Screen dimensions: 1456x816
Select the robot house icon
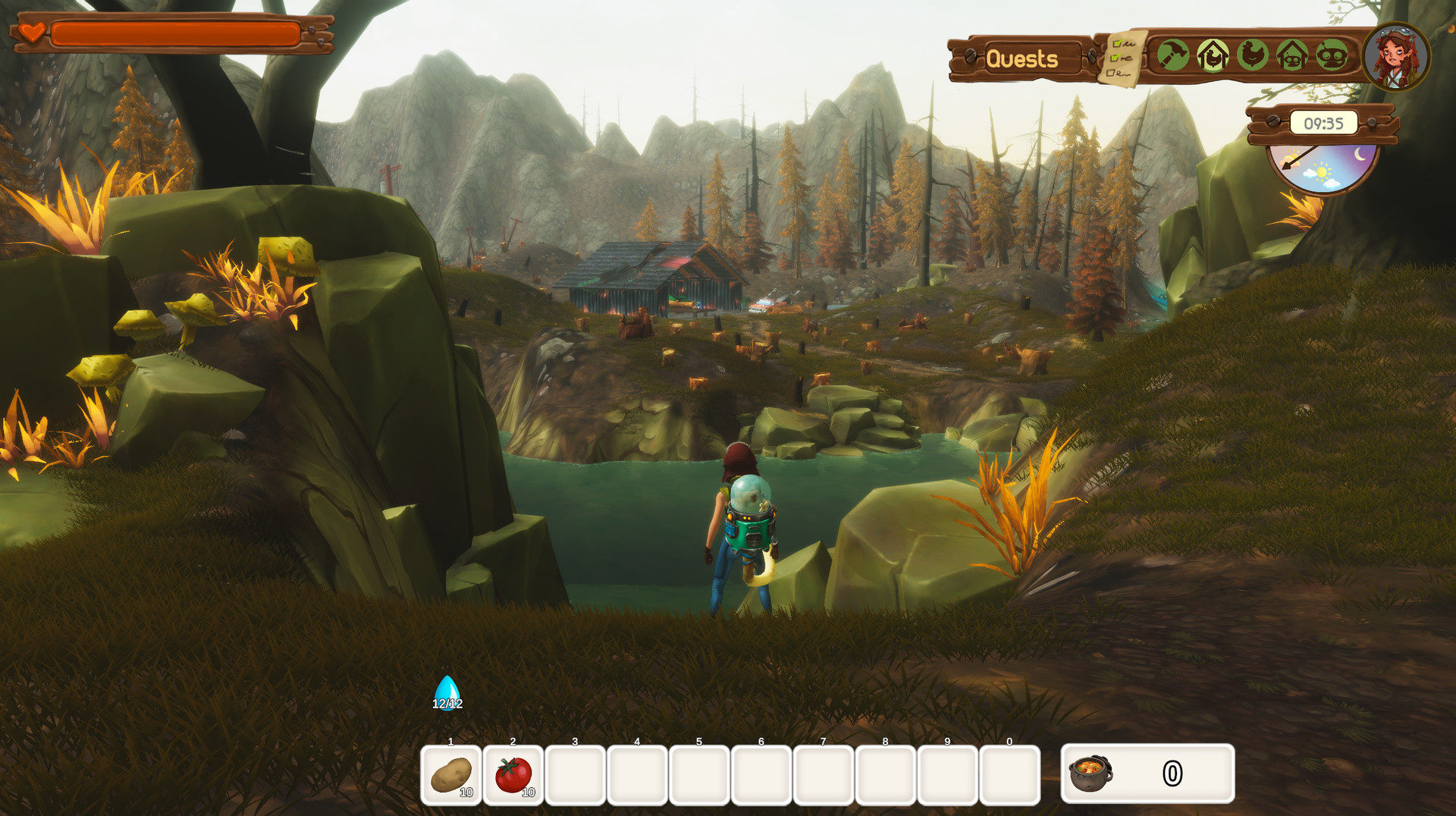coord(1292,55)
